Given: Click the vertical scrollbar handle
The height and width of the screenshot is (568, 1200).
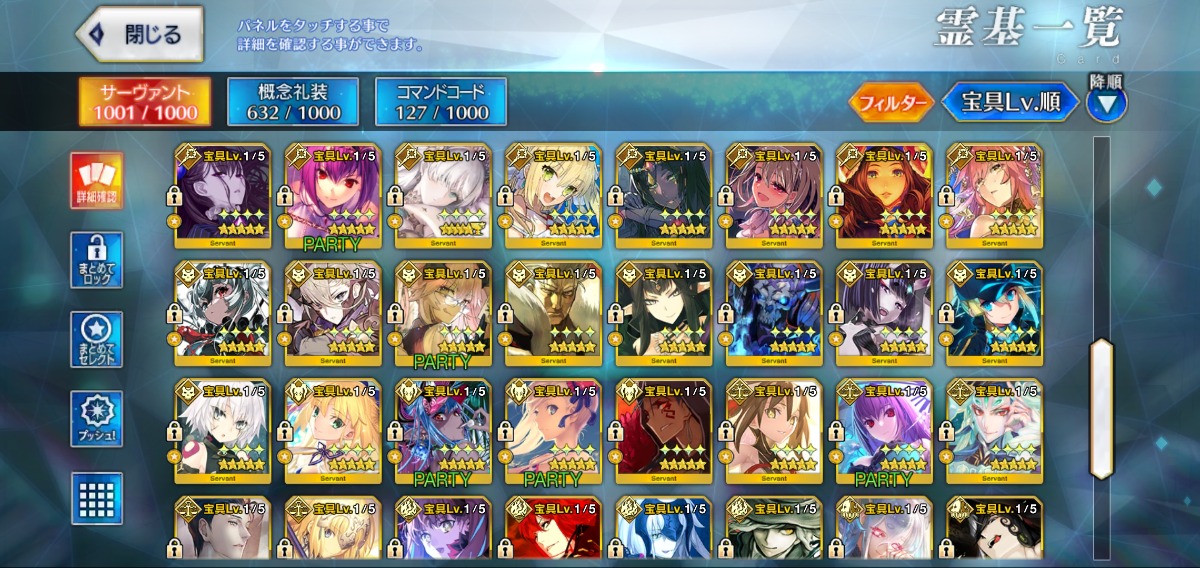Looking at the screenshot, I should (x=1101, y=407).
